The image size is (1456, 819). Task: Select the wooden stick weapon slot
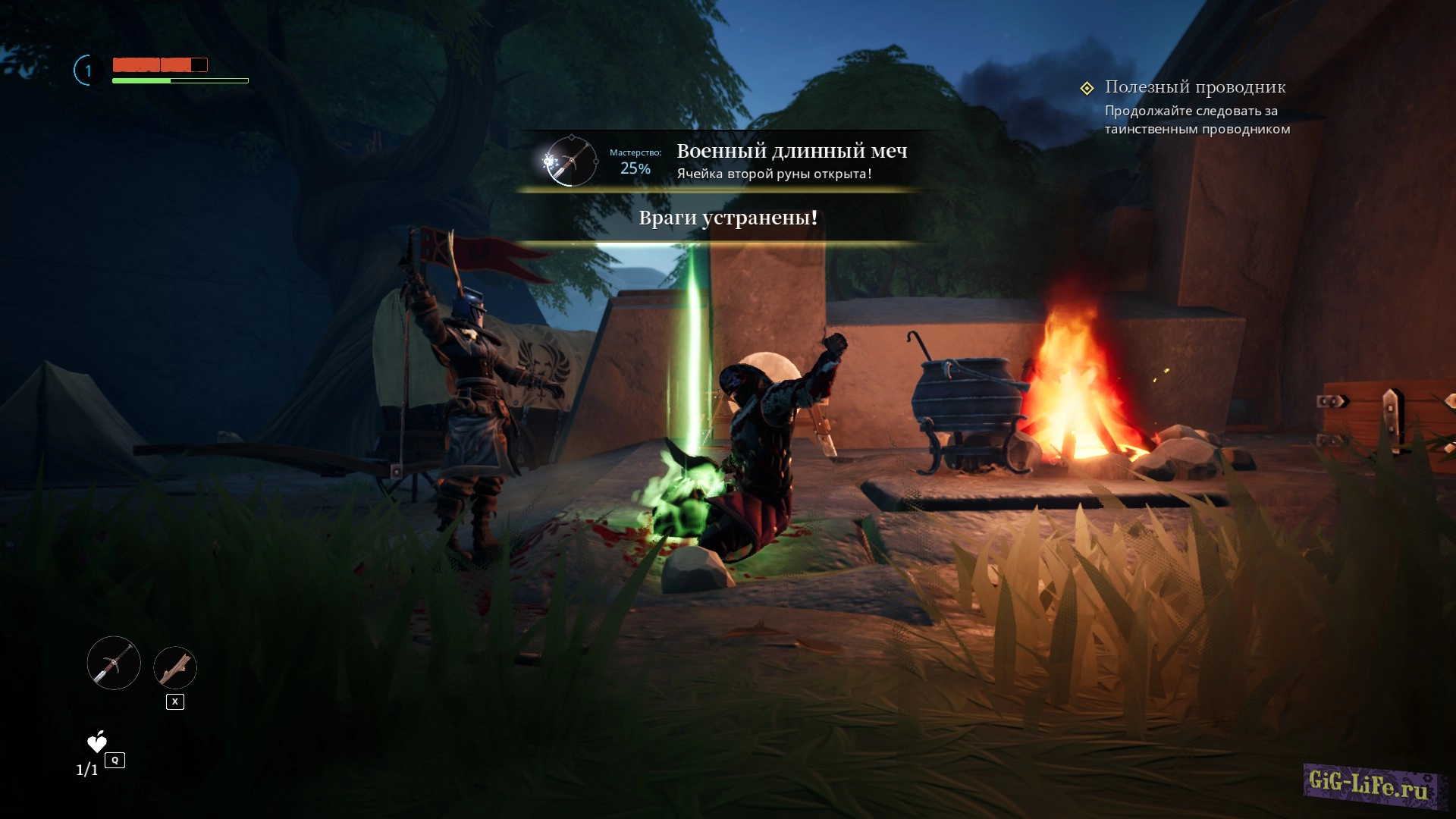coord(175,668)
